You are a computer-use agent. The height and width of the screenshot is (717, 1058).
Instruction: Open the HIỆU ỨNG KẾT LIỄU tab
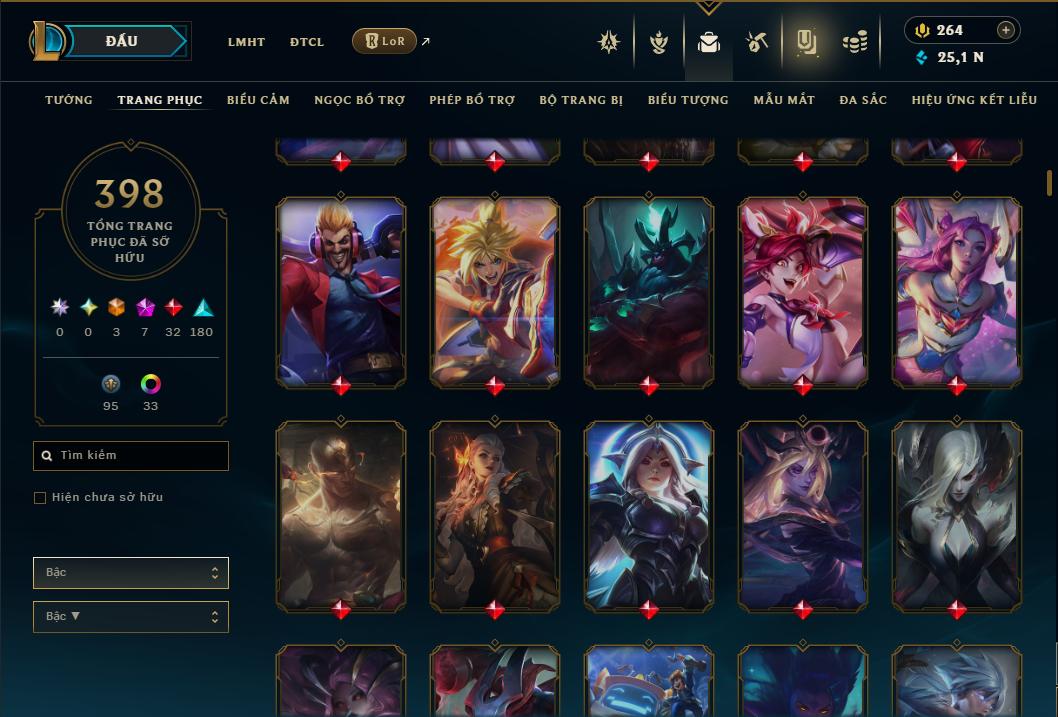click(976, 100)
